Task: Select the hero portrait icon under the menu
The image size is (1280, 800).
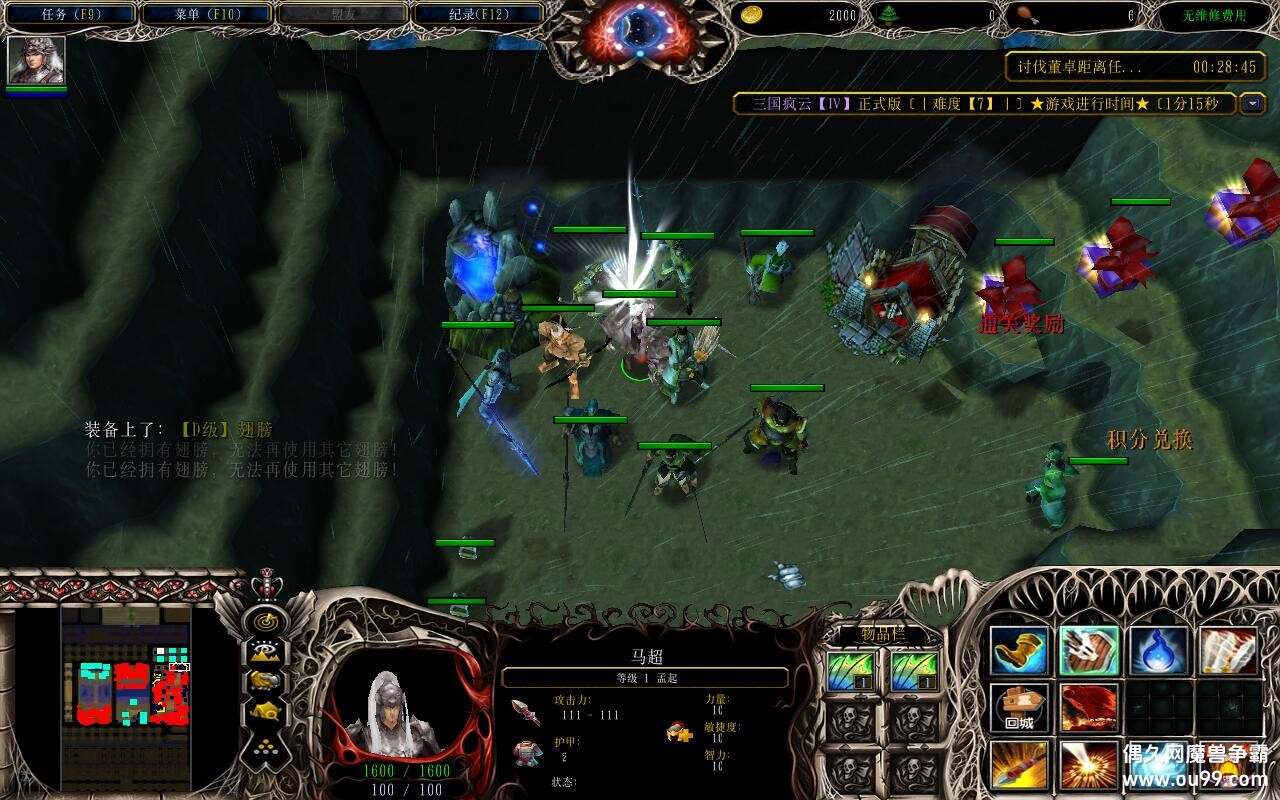Action: click(37, 60)
